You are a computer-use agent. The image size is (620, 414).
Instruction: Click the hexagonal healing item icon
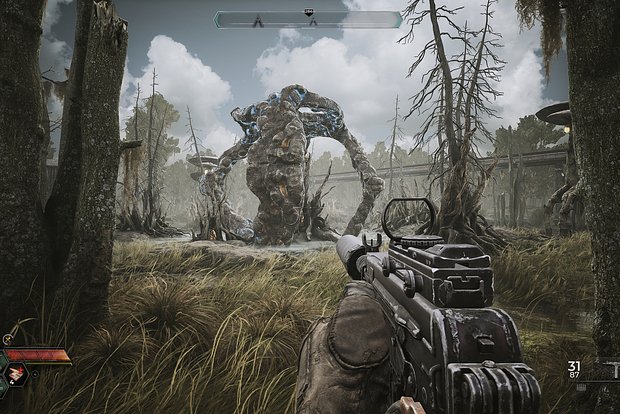click(17, 375)
